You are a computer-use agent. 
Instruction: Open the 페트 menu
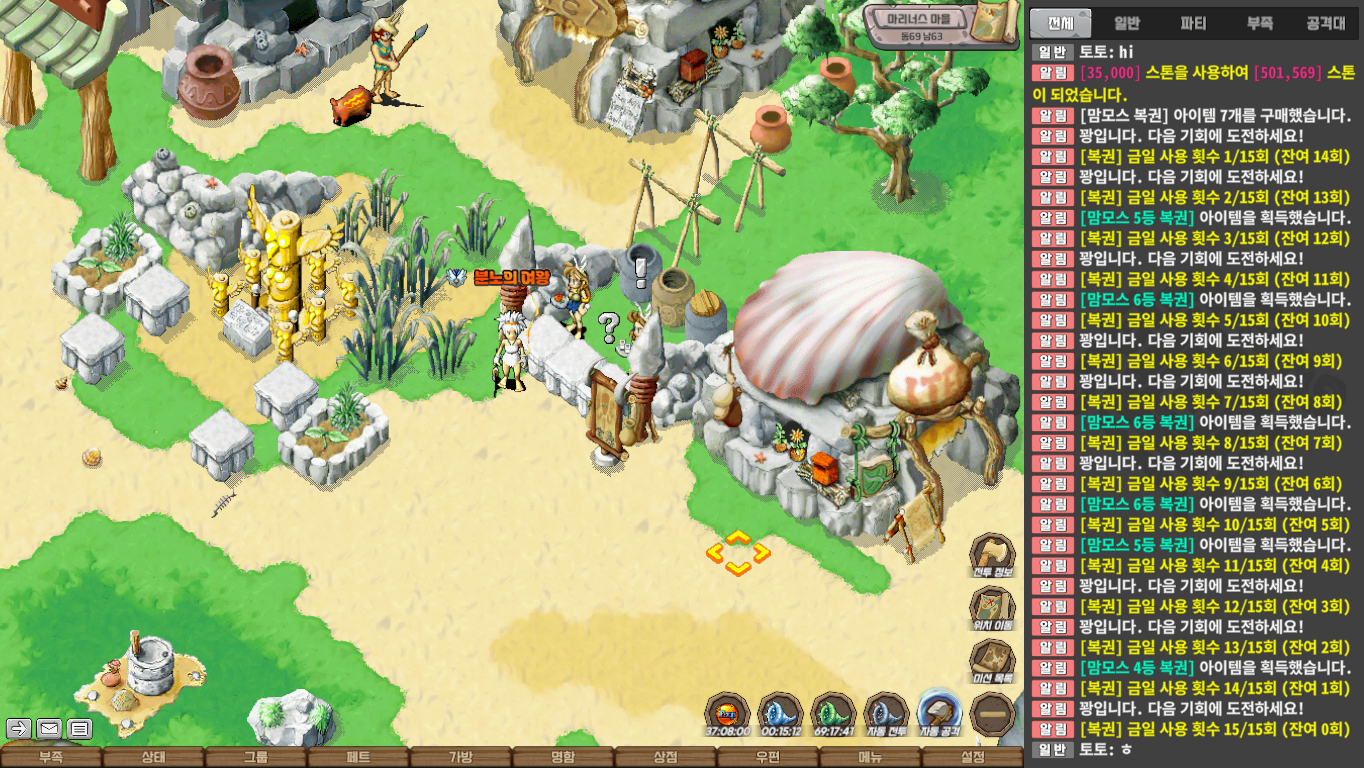click(358, 758)
